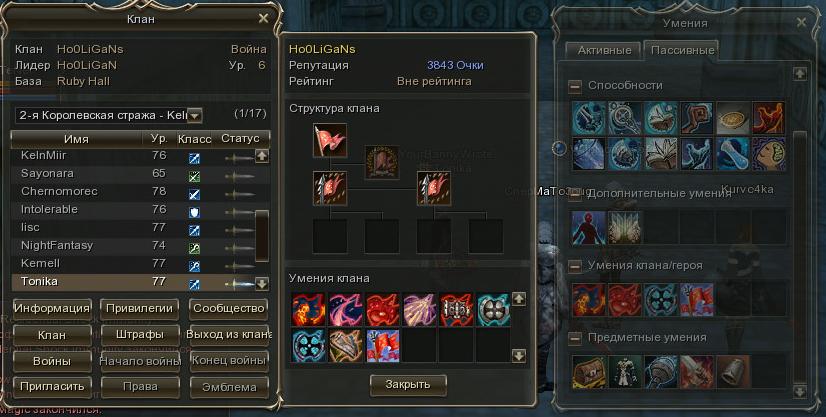
Task: Declare war with Начало войны
Action: (141, 360)
